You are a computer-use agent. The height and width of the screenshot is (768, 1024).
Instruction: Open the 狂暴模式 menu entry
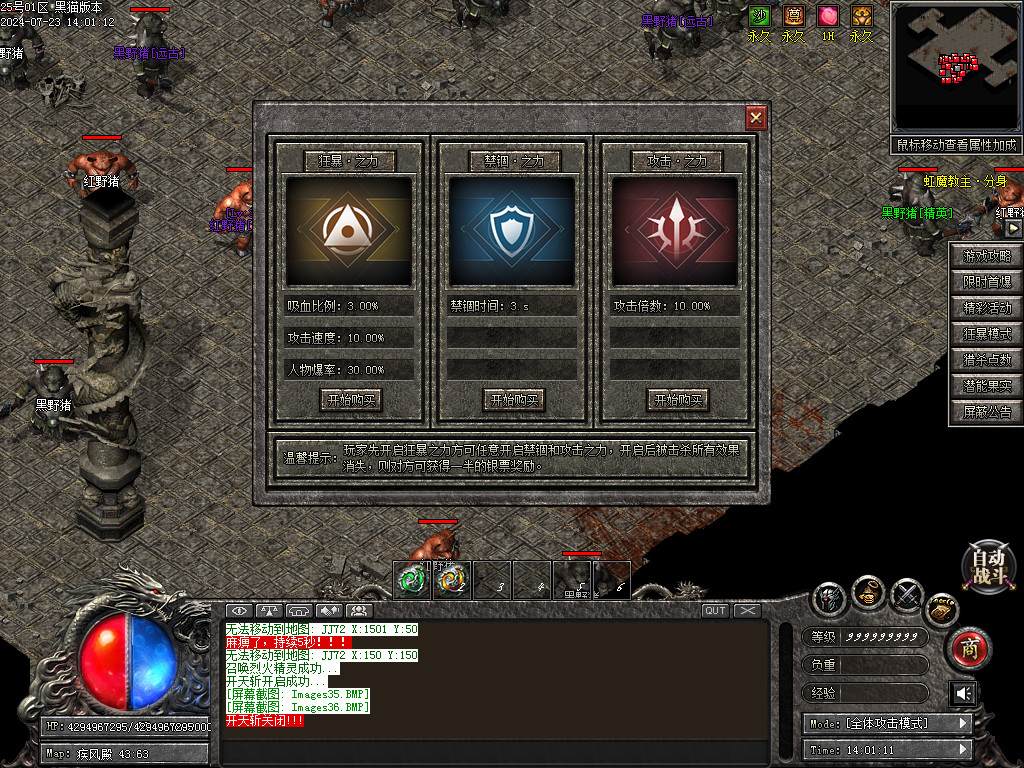point(986,334)
